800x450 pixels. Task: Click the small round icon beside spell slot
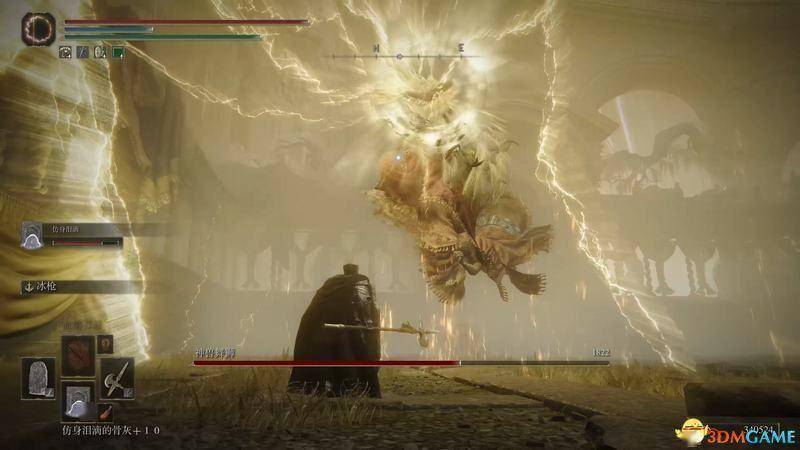pyautogui.click(x=107, y=344)
